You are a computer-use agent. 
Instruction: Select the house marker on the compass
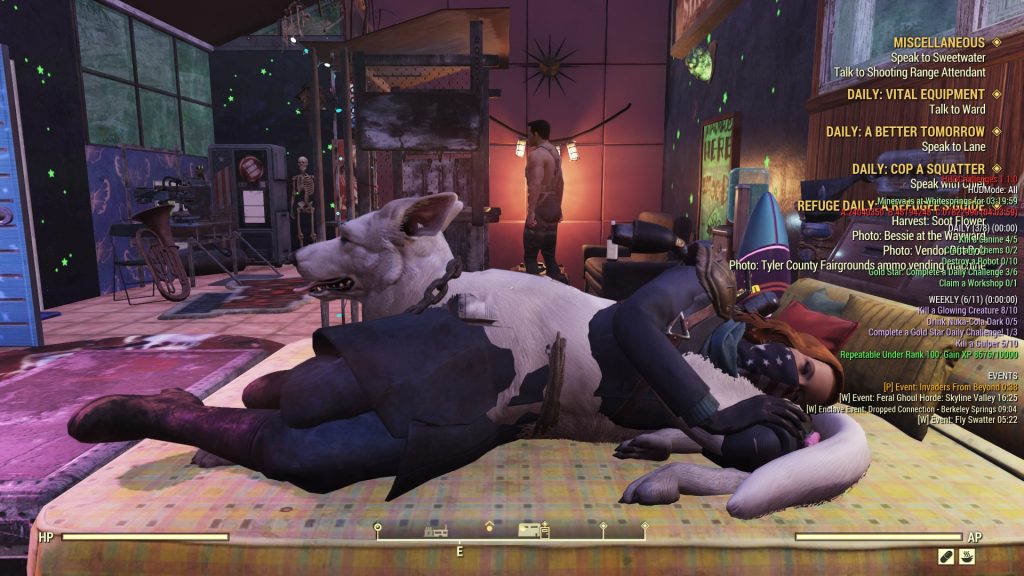point(489,526)
